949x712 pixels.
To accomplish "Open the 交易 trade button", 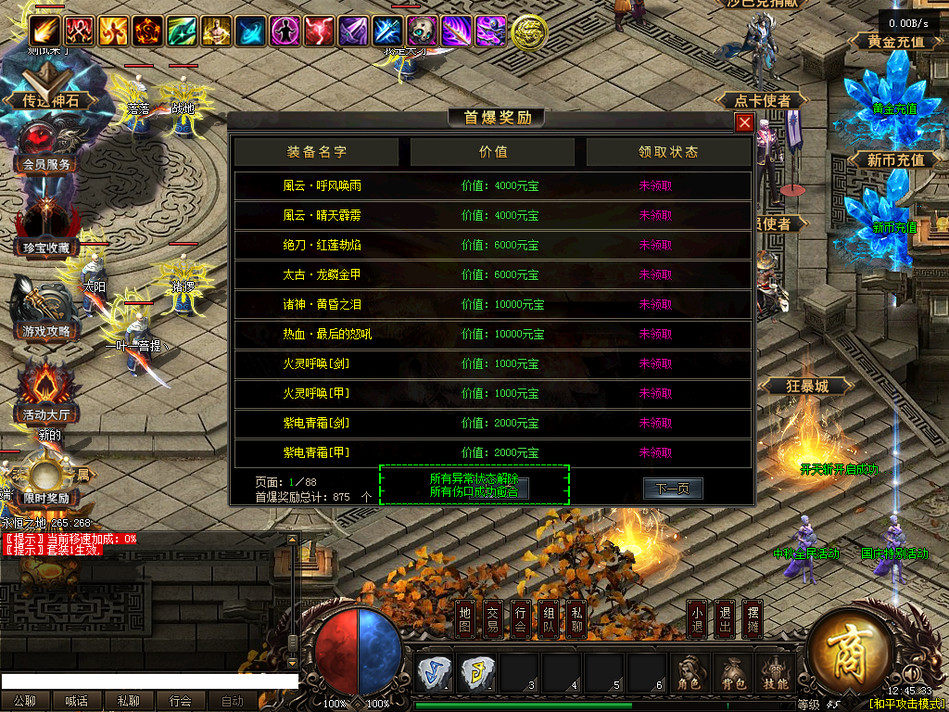I will pyautogui.click(x=493, y=620).
